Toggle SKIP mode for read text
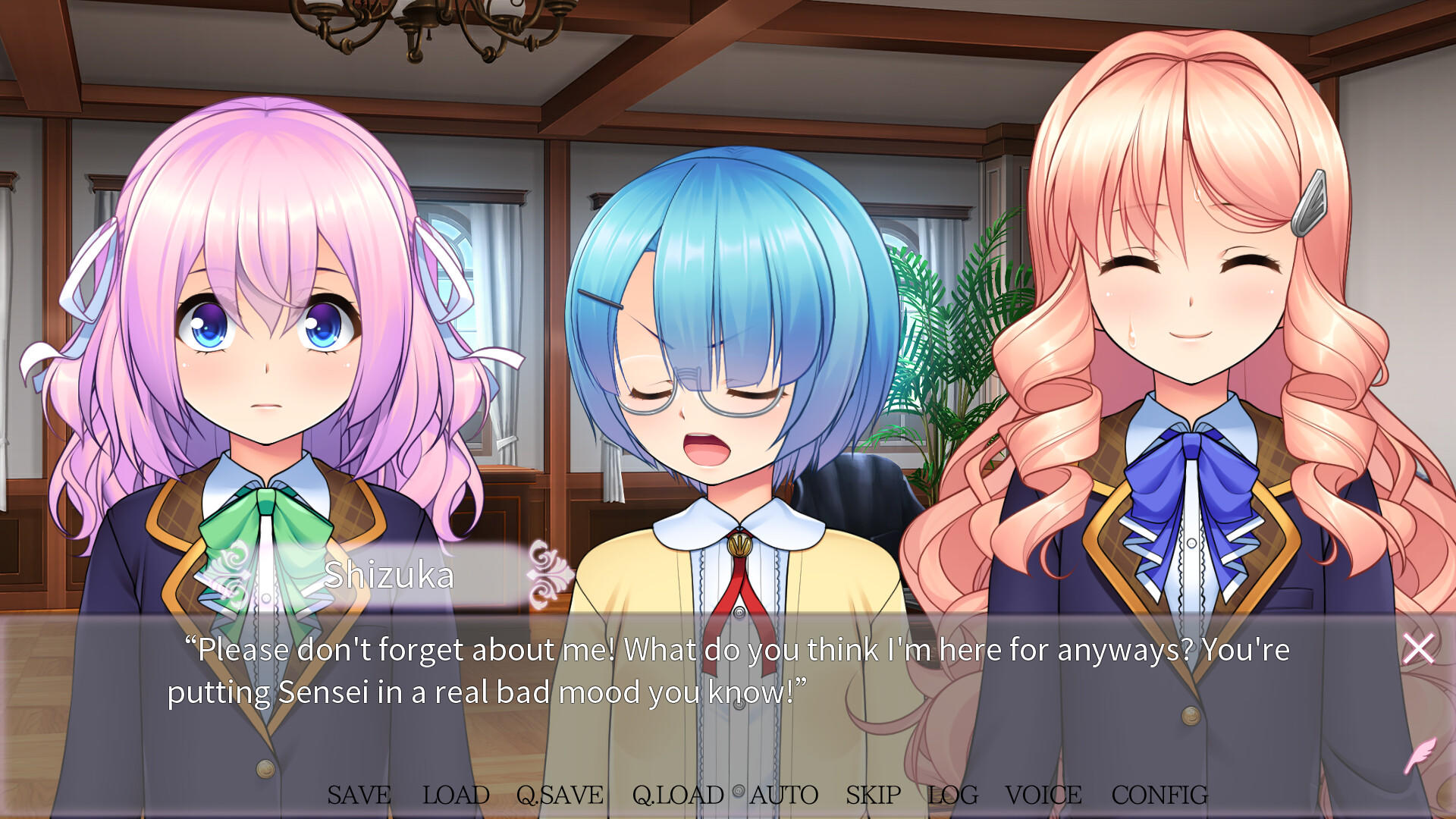Screen dimensions: 1456x819 [872, 795]
